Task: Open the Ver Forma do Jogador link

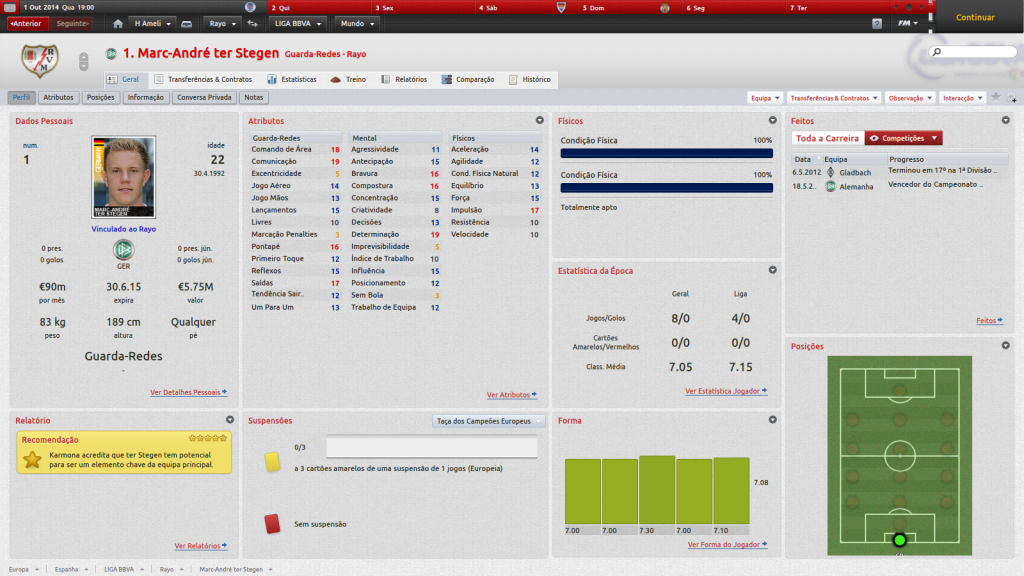Action: [x=727, y=545]
